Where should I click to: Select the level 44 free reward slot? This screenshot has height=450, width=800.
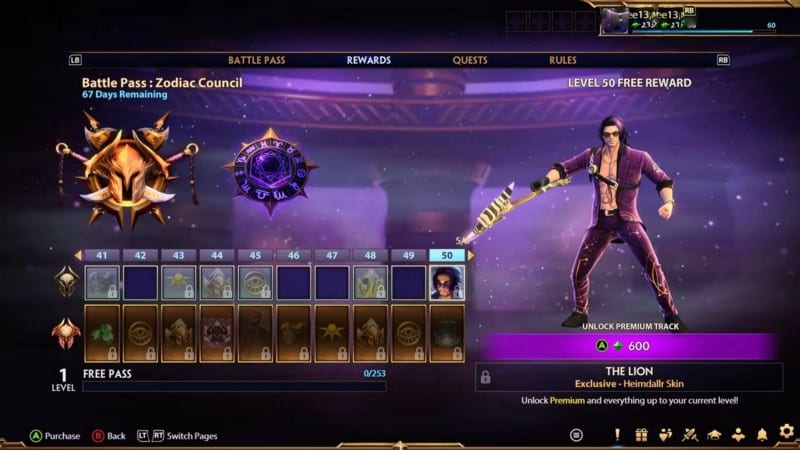coord(217,283)
